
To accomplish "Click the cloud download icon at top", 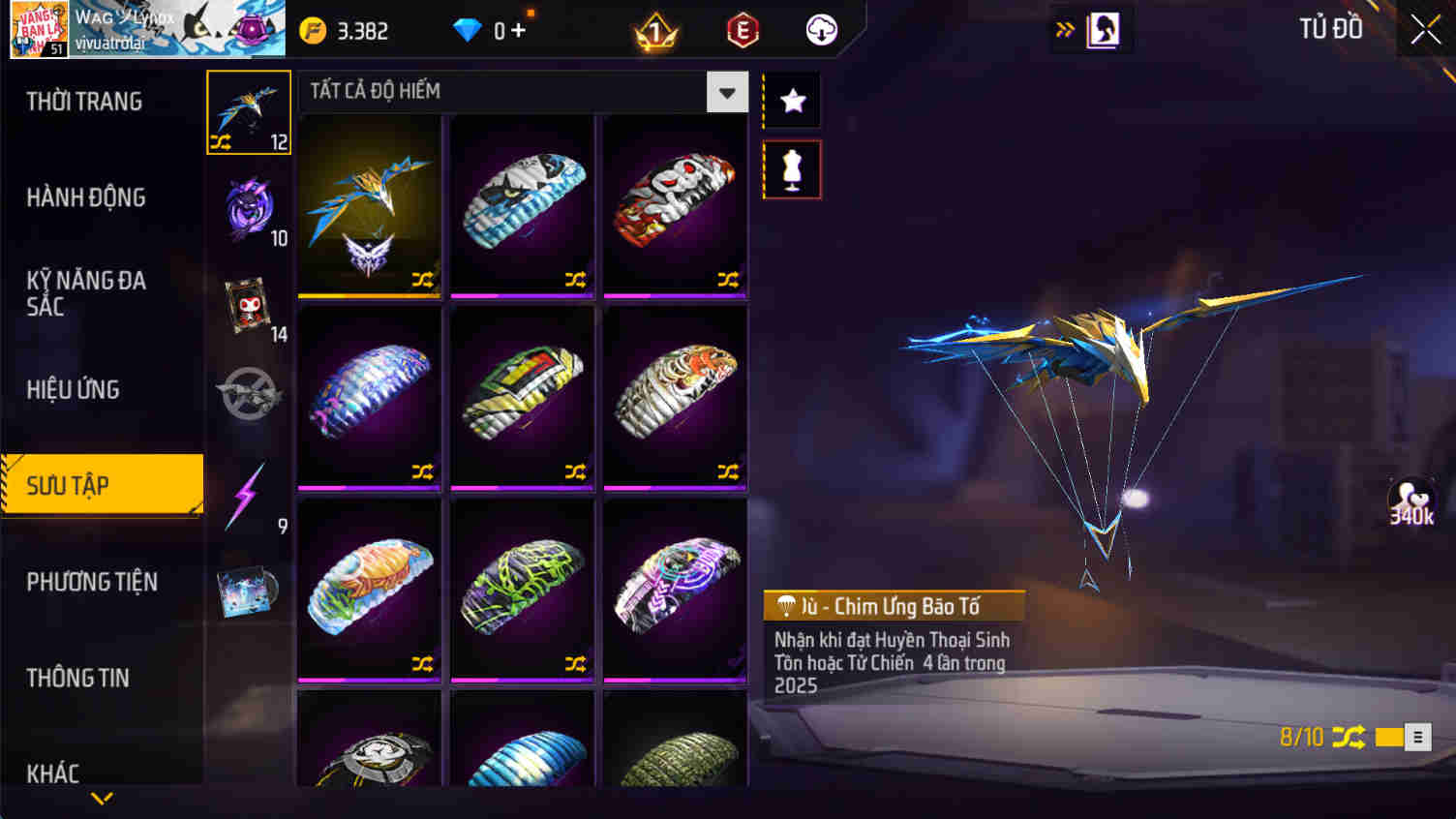I will (x=822, y=30).
